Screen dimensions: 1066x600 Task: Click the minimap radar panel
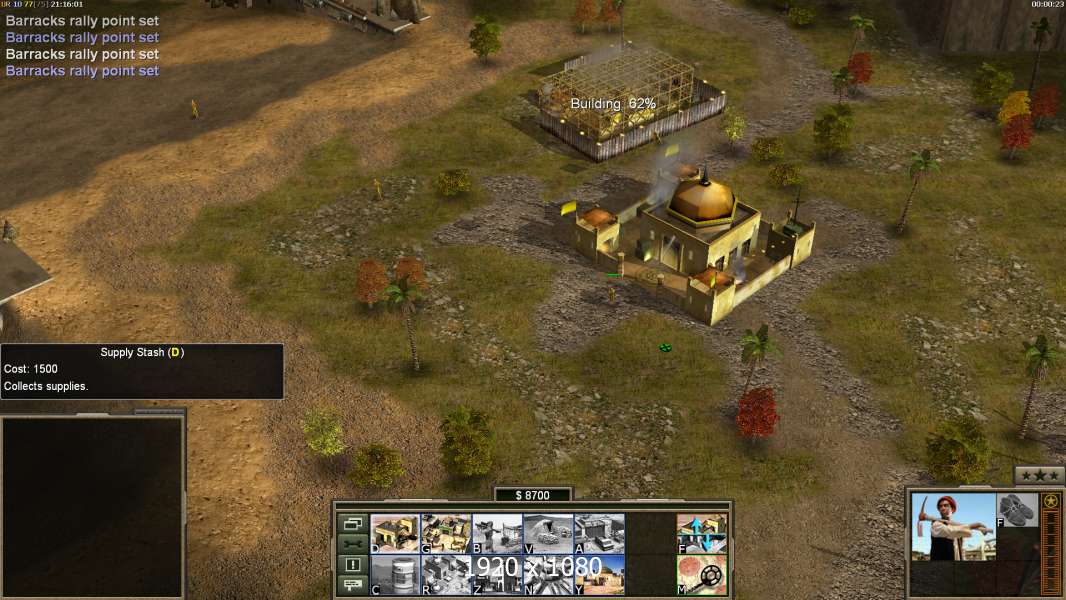93,506
